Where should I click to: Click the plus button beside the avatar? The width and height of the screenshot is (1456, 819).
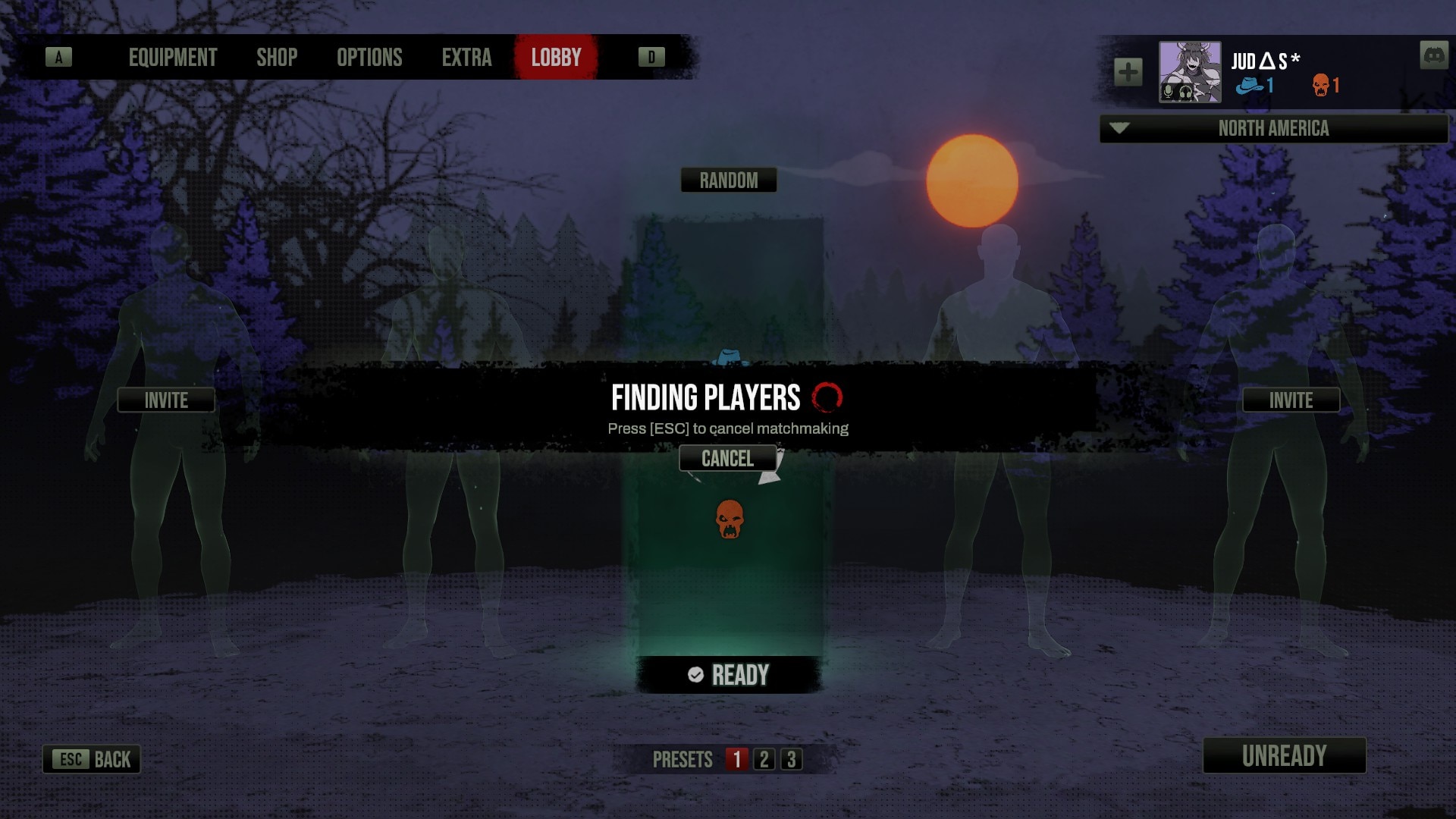coord(1128,72)
